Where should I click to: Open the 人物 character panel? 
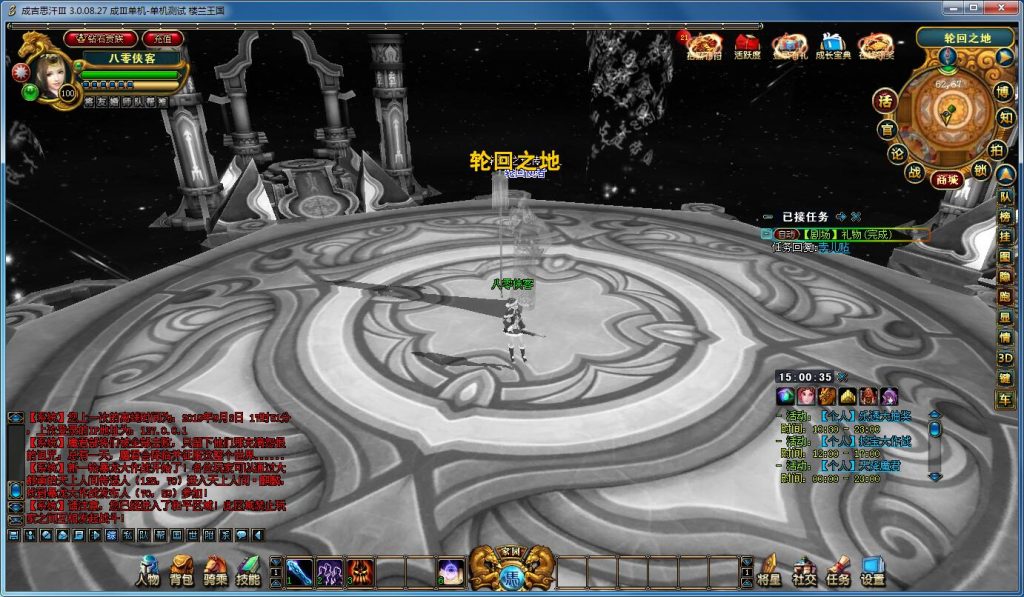(147, 570)
